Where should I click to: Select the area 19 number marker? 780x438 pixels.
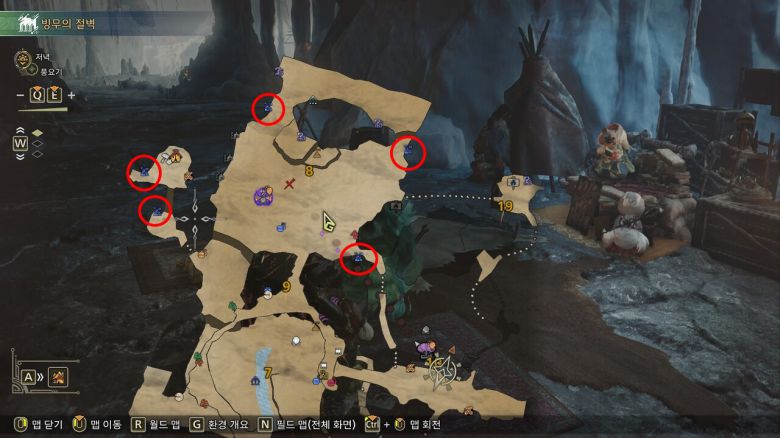pyautogui.click(x=505, y=206)
